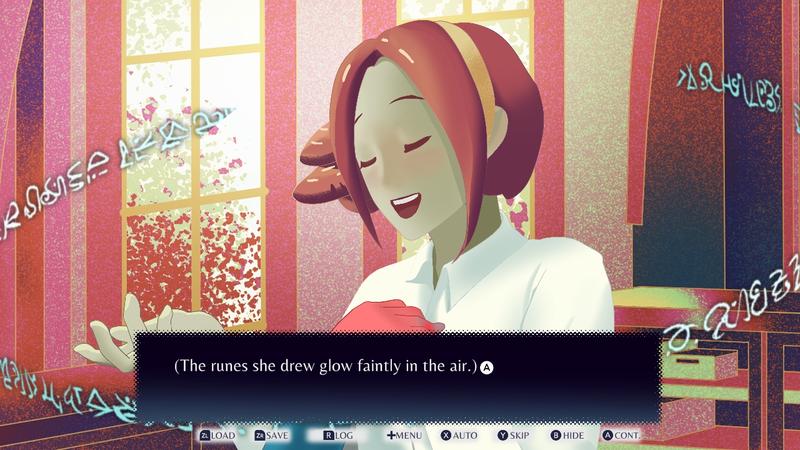Screen dimensions: 800x450
Task: Open the Load game option
Action: (217, 436)
